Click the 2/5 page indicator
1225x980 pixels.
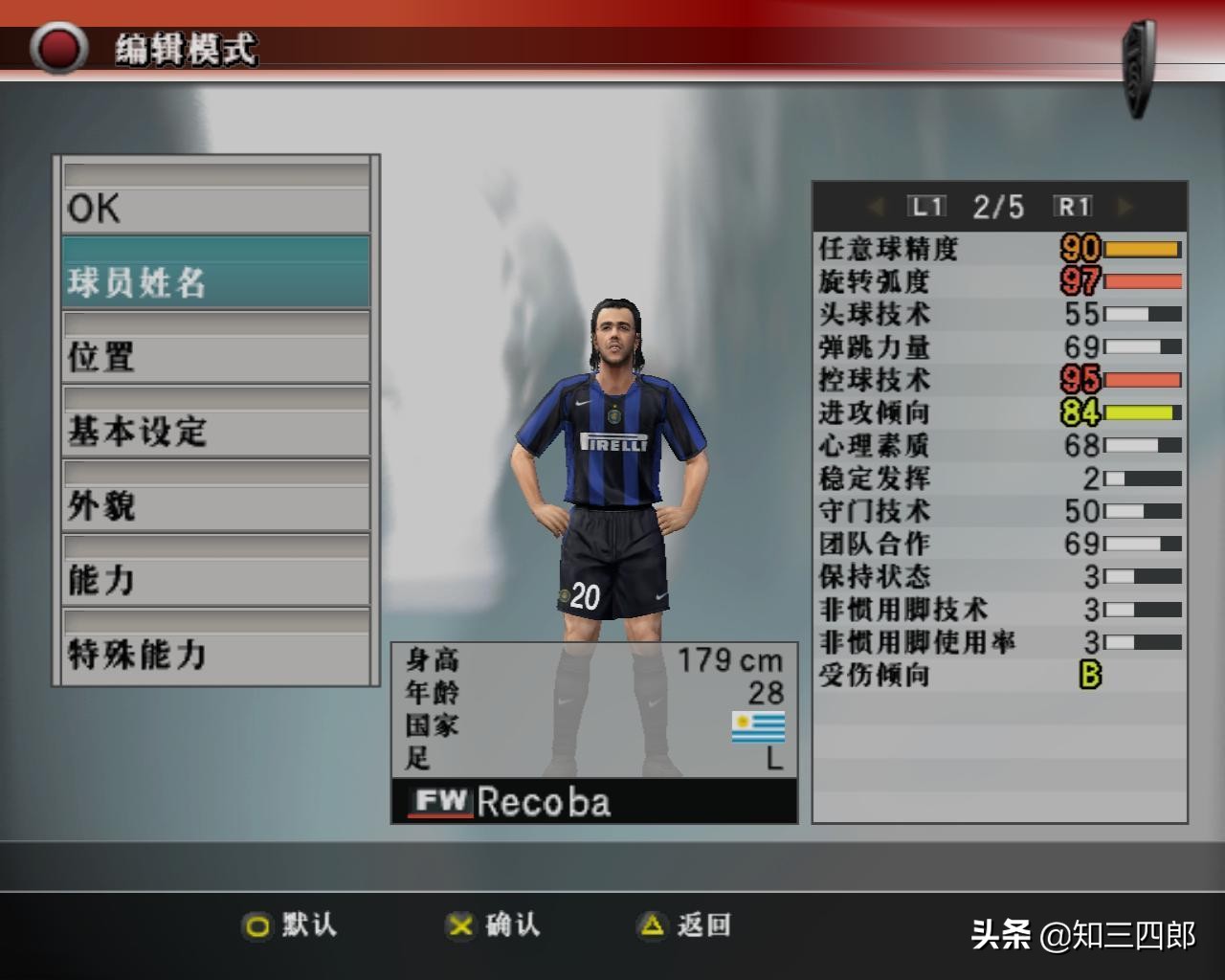click(997, 205)
